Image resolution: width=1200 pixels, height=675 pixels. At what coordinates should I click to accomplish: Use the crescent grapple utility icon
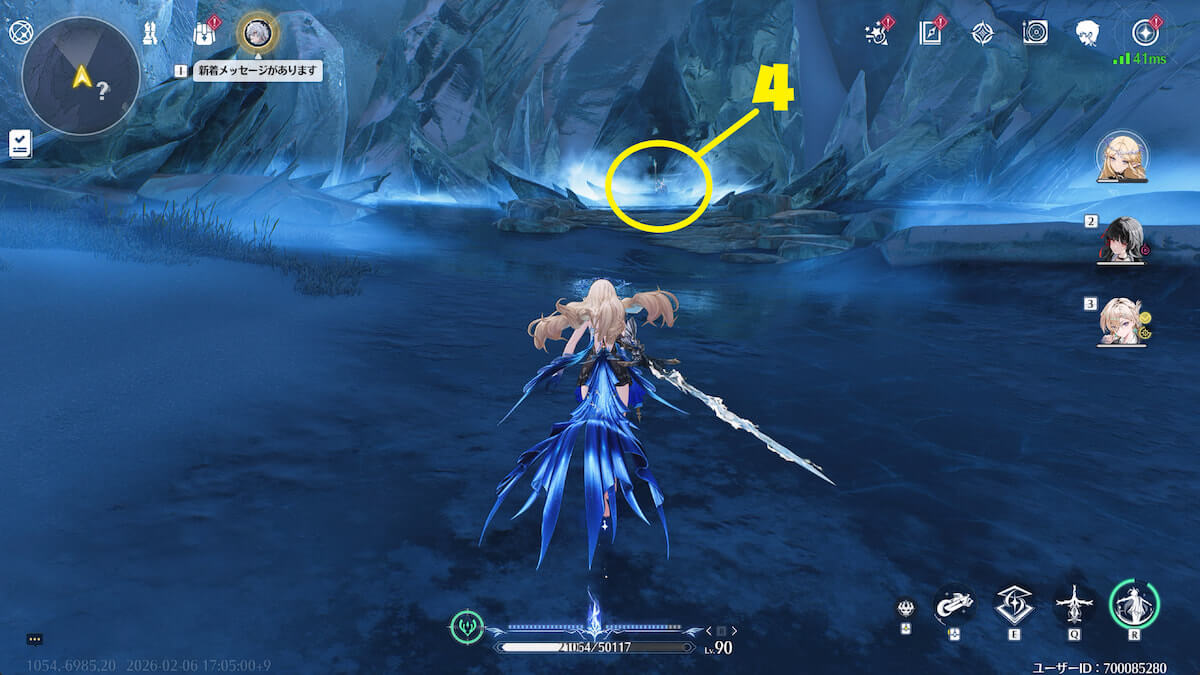point(953,605)
